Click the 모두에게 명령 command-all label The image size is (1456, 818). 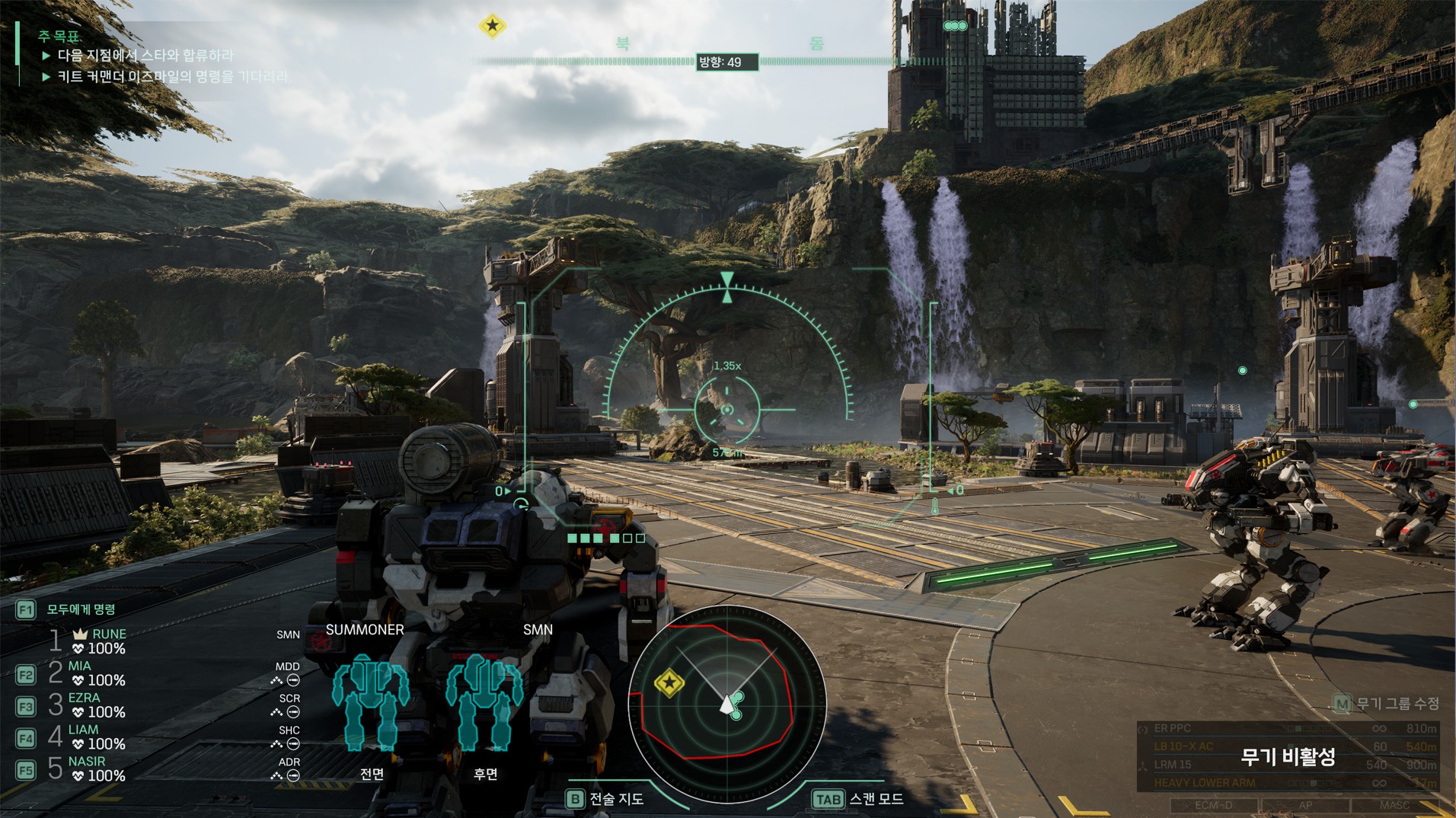(x=81, y=609)
